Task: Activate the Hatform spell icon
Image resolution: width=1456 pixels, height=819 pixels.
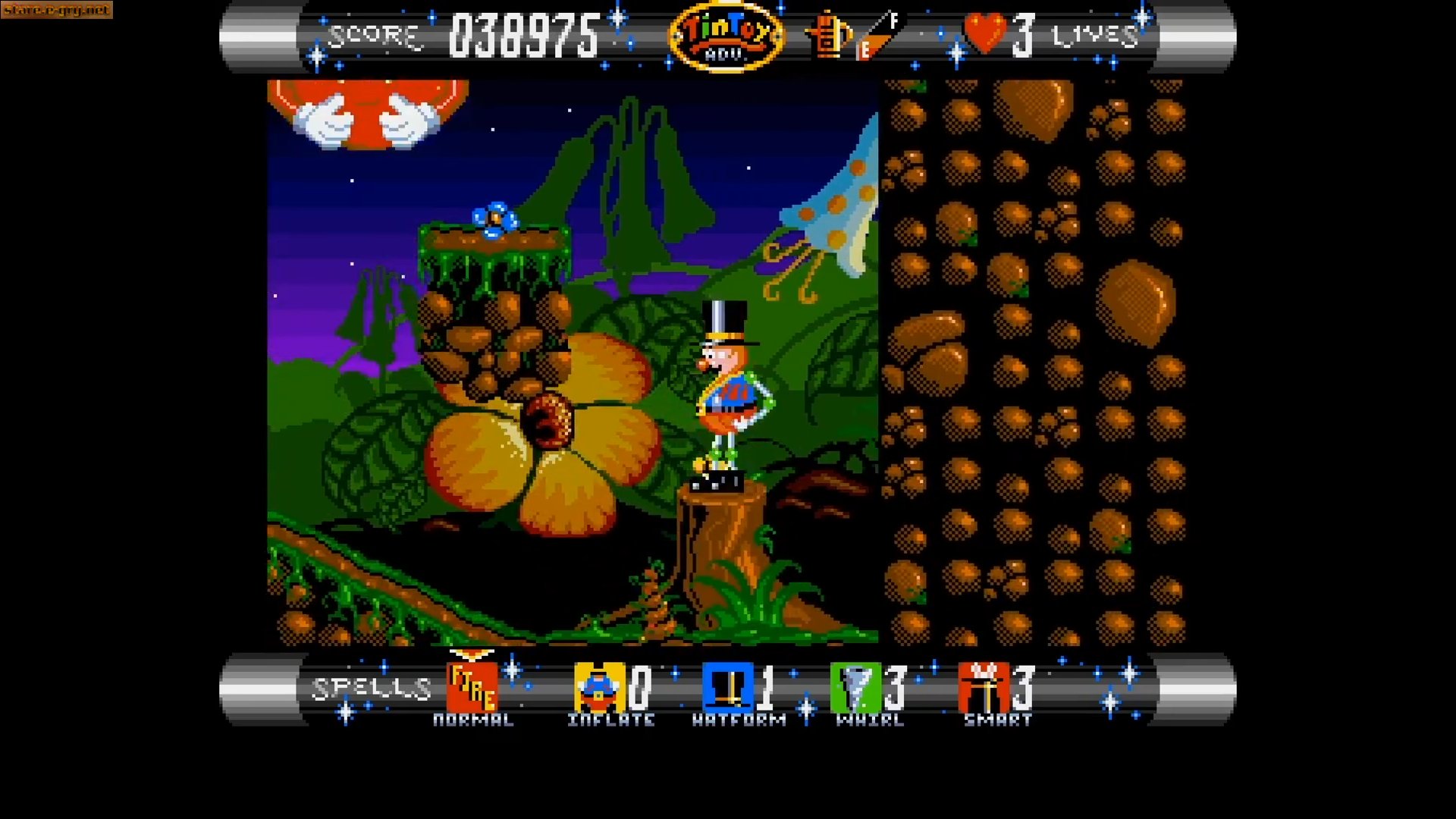Action: coord(726,687)
